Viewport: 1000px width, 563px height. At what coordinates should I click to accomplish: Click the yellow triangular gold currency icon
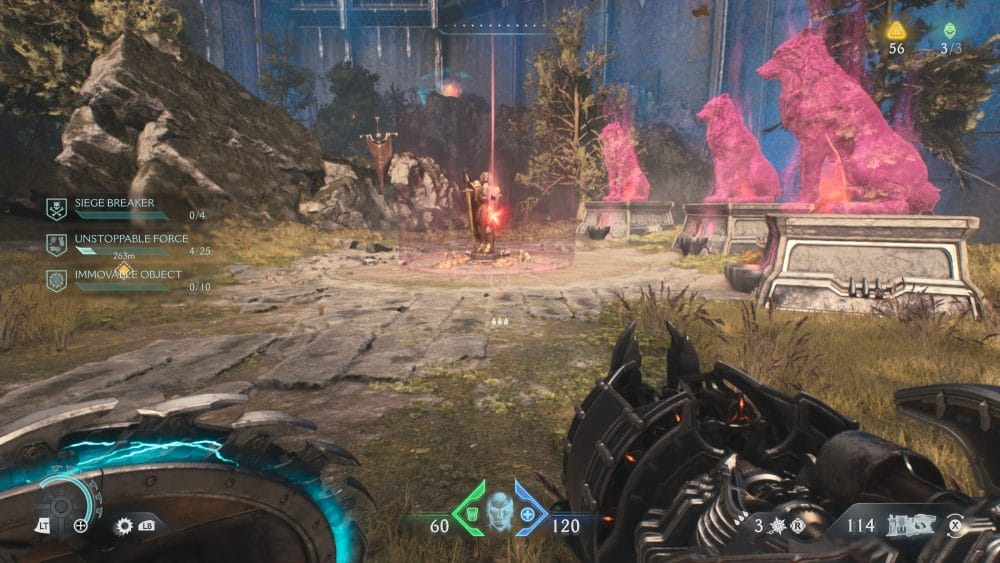point(896,30)
